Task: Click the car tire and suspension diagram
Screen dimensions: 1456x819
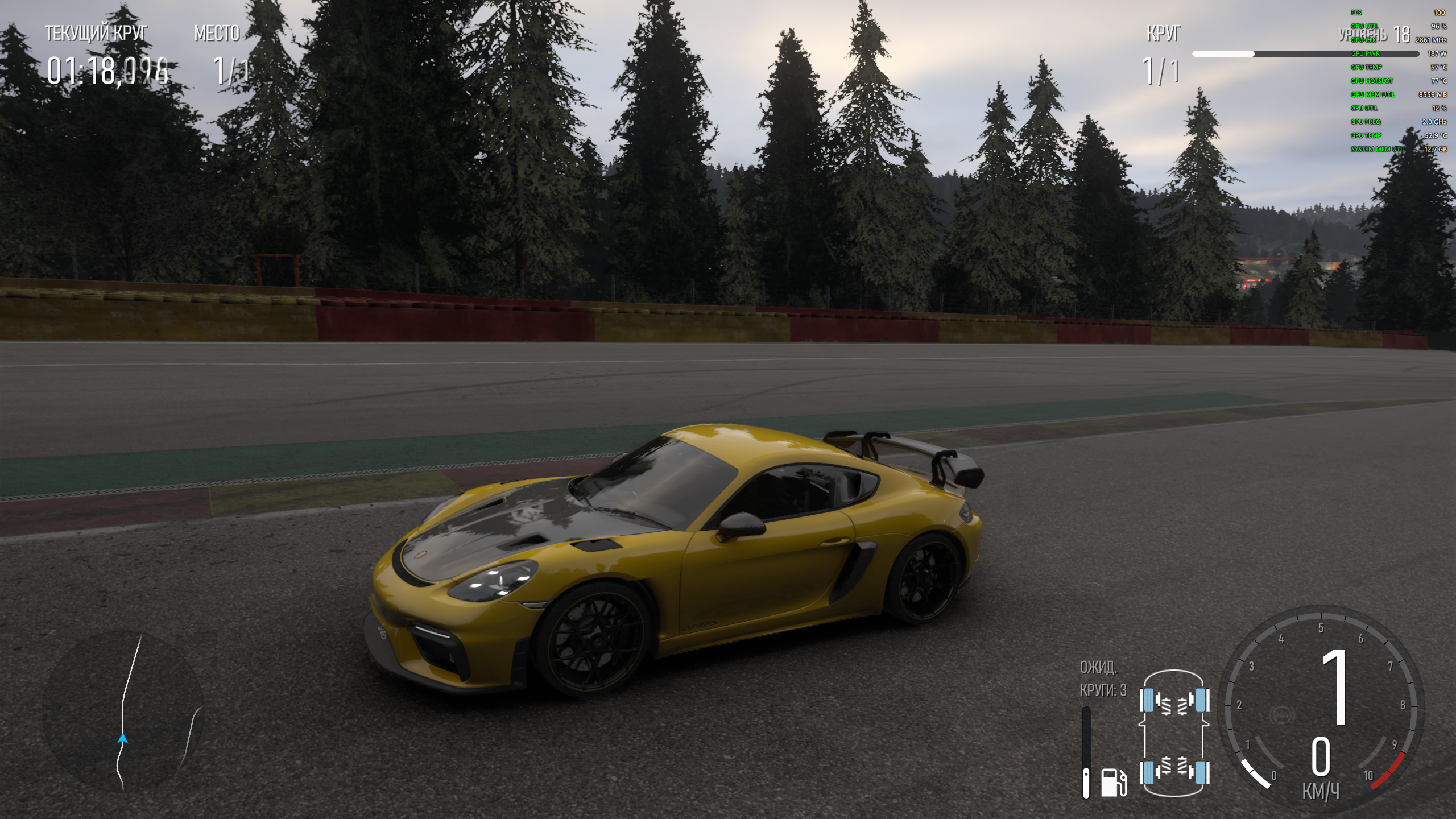Action: click(1174, 734)
